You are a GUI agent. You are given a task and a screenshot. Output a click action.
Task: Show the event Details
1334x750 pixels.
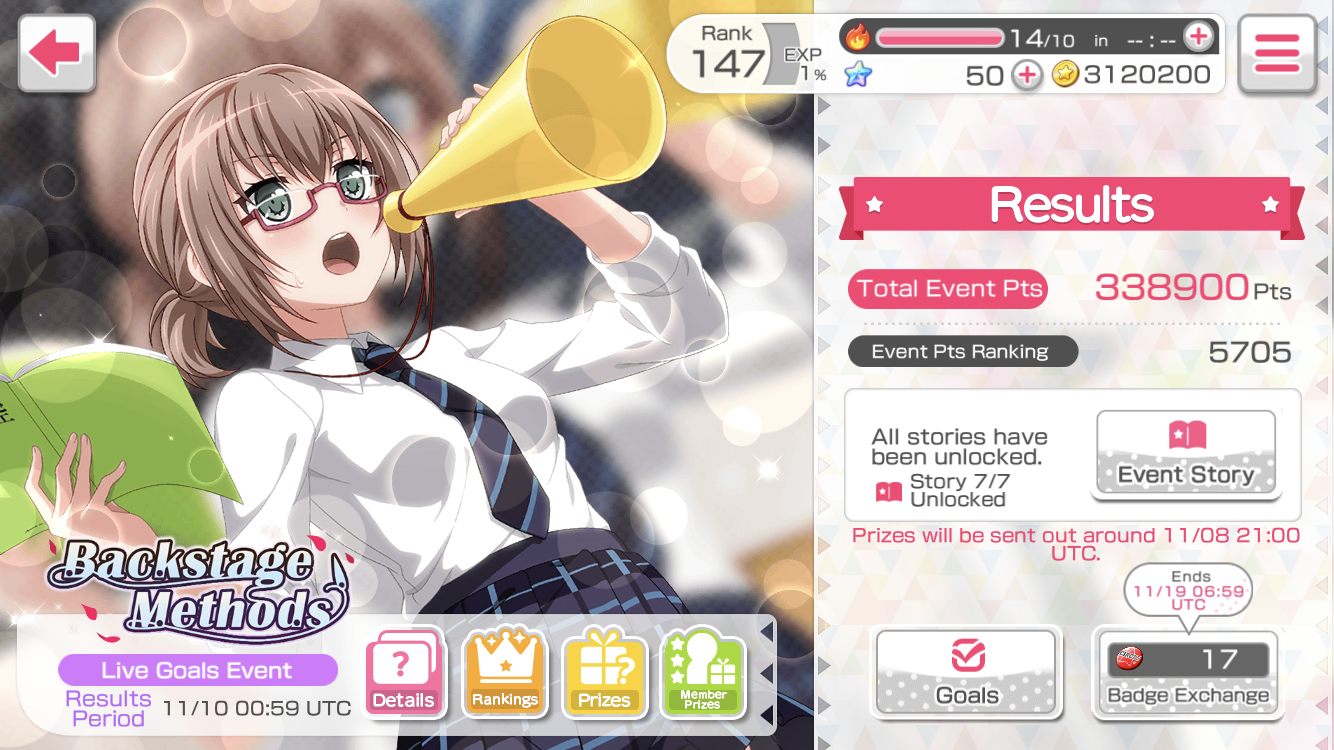pyautogui.click(x=404, y=672)
